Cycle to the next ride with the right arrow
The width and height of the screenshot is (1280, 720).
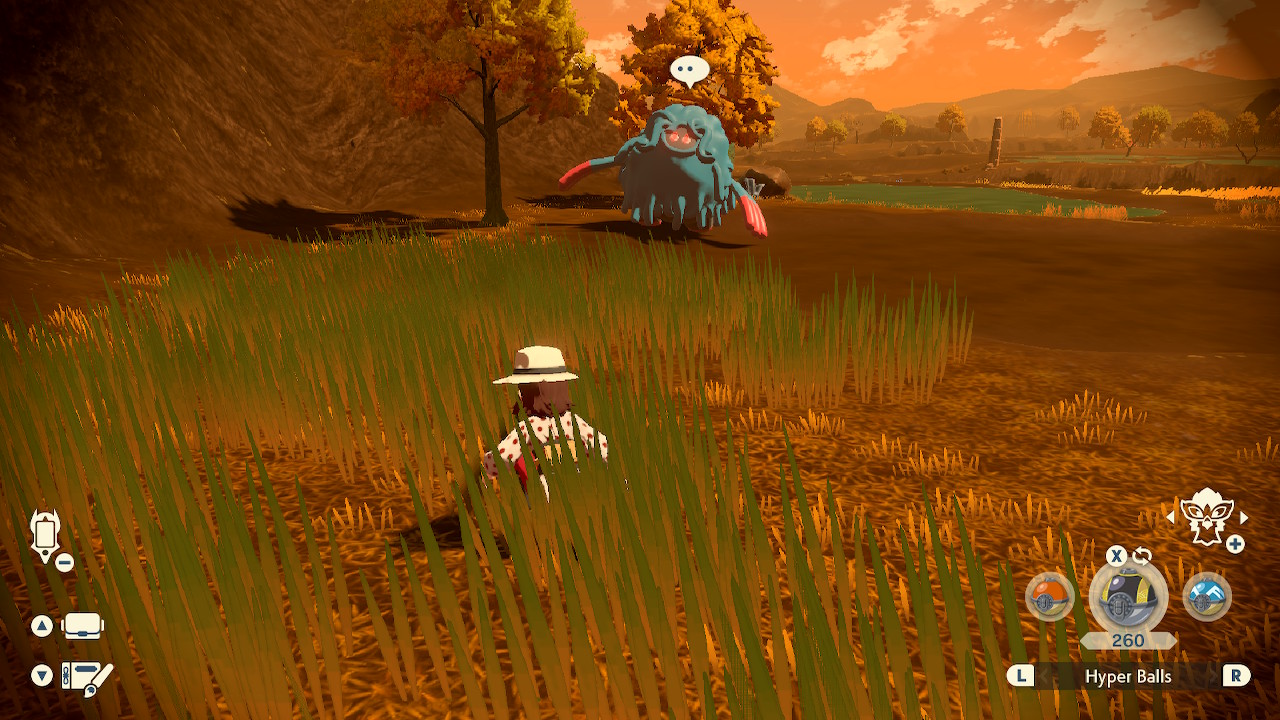tap(1244, 518)
